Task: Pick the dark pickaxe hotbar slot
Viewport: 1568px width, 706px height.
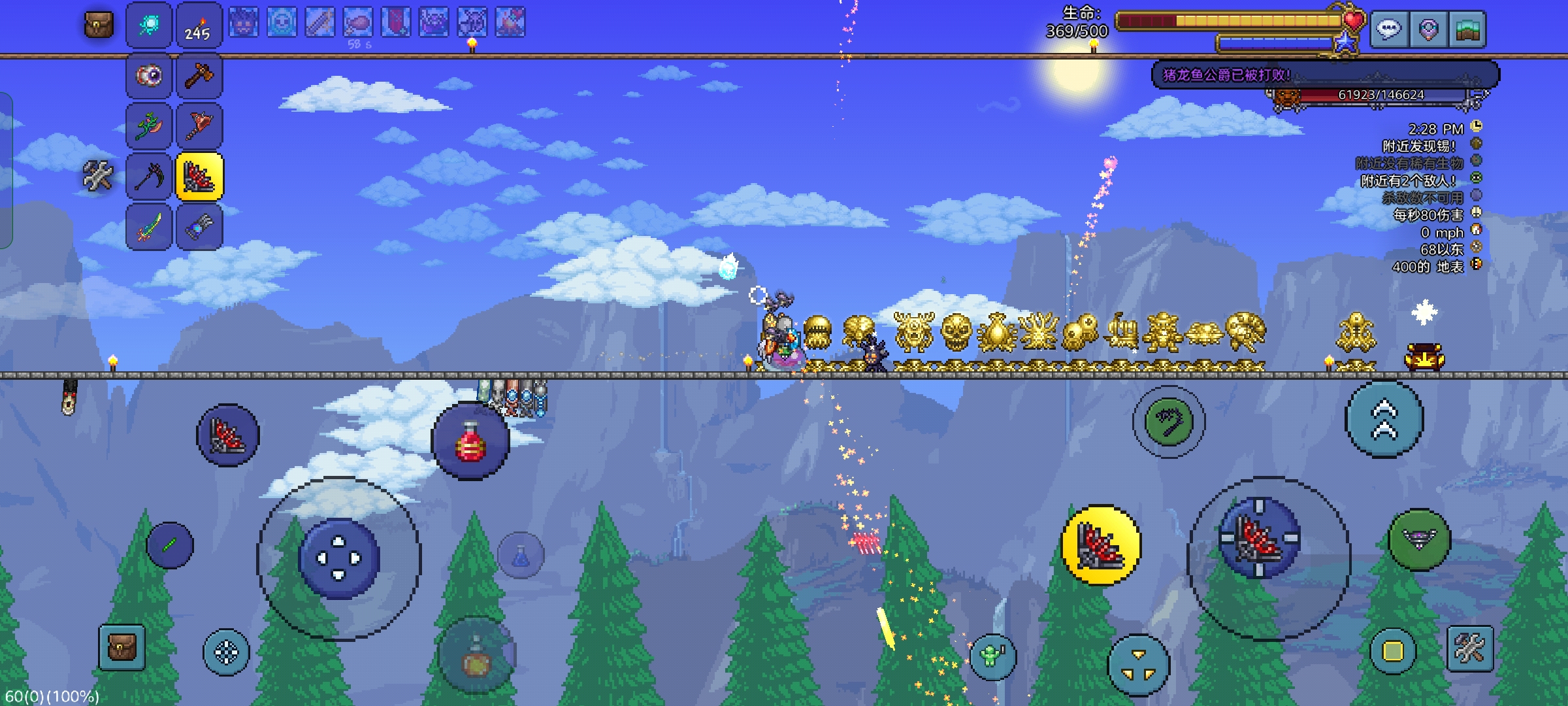Action: [x=149, y=176]
